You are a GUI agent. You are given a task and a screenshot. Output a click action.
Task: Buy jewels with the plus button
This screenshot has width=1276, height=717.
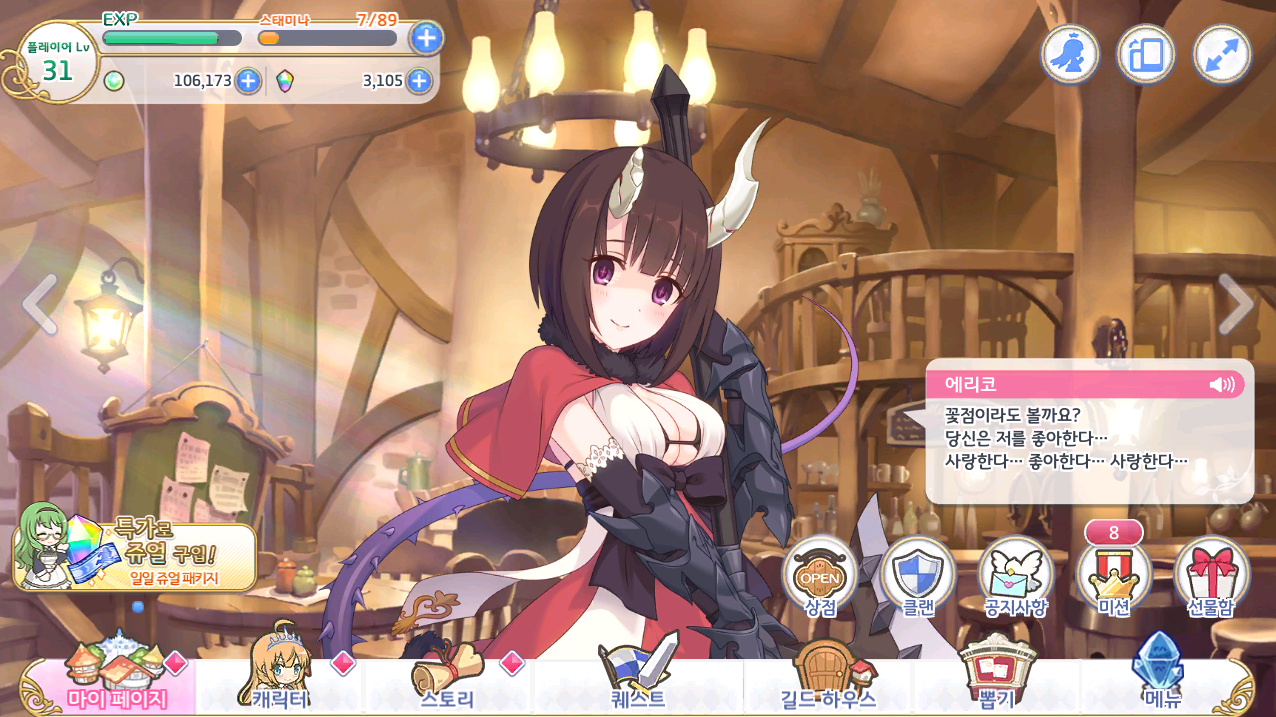pyautogui.click(x=419, y=81)
